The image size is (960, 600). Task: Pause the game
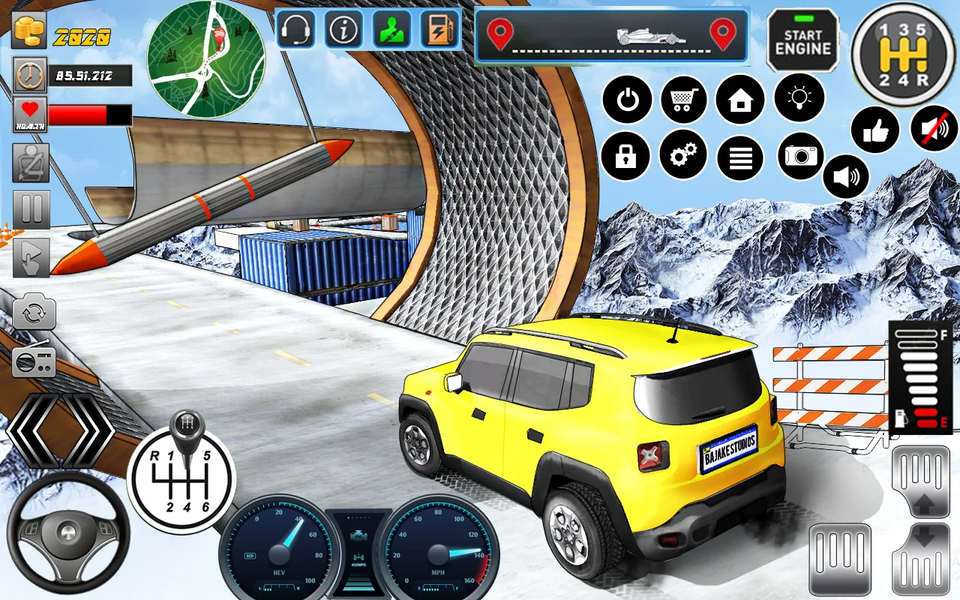(x=31, y=209)
